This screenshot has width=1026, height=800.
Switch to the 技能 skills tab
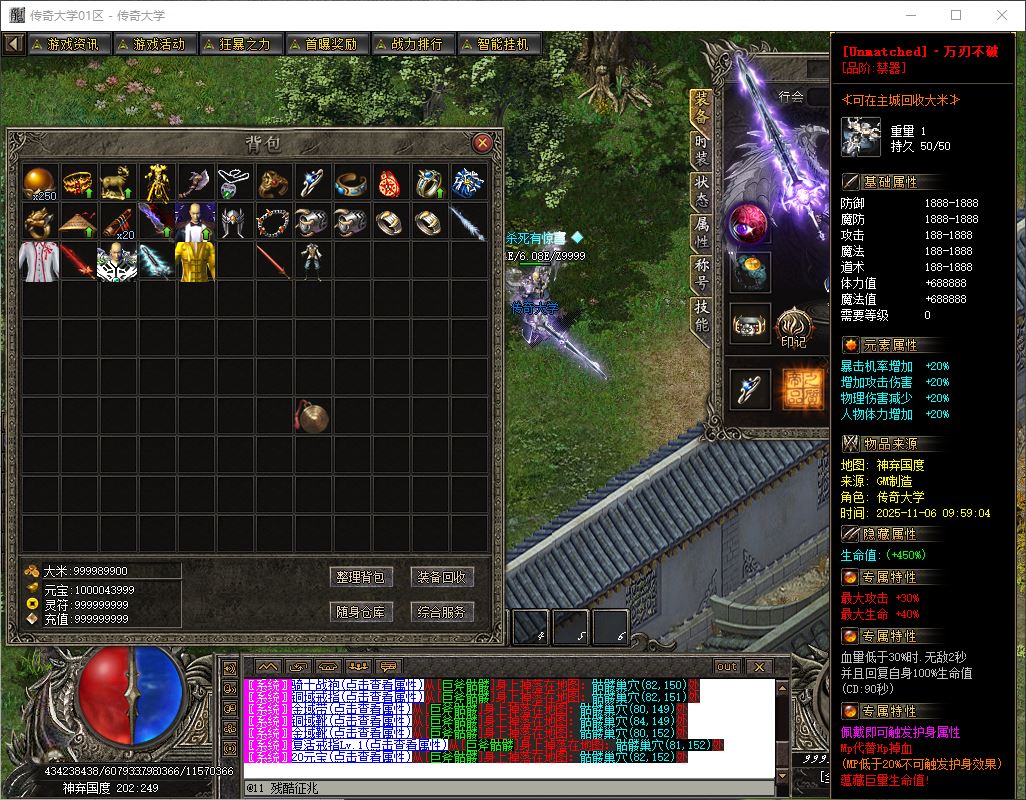pos(702,316)
